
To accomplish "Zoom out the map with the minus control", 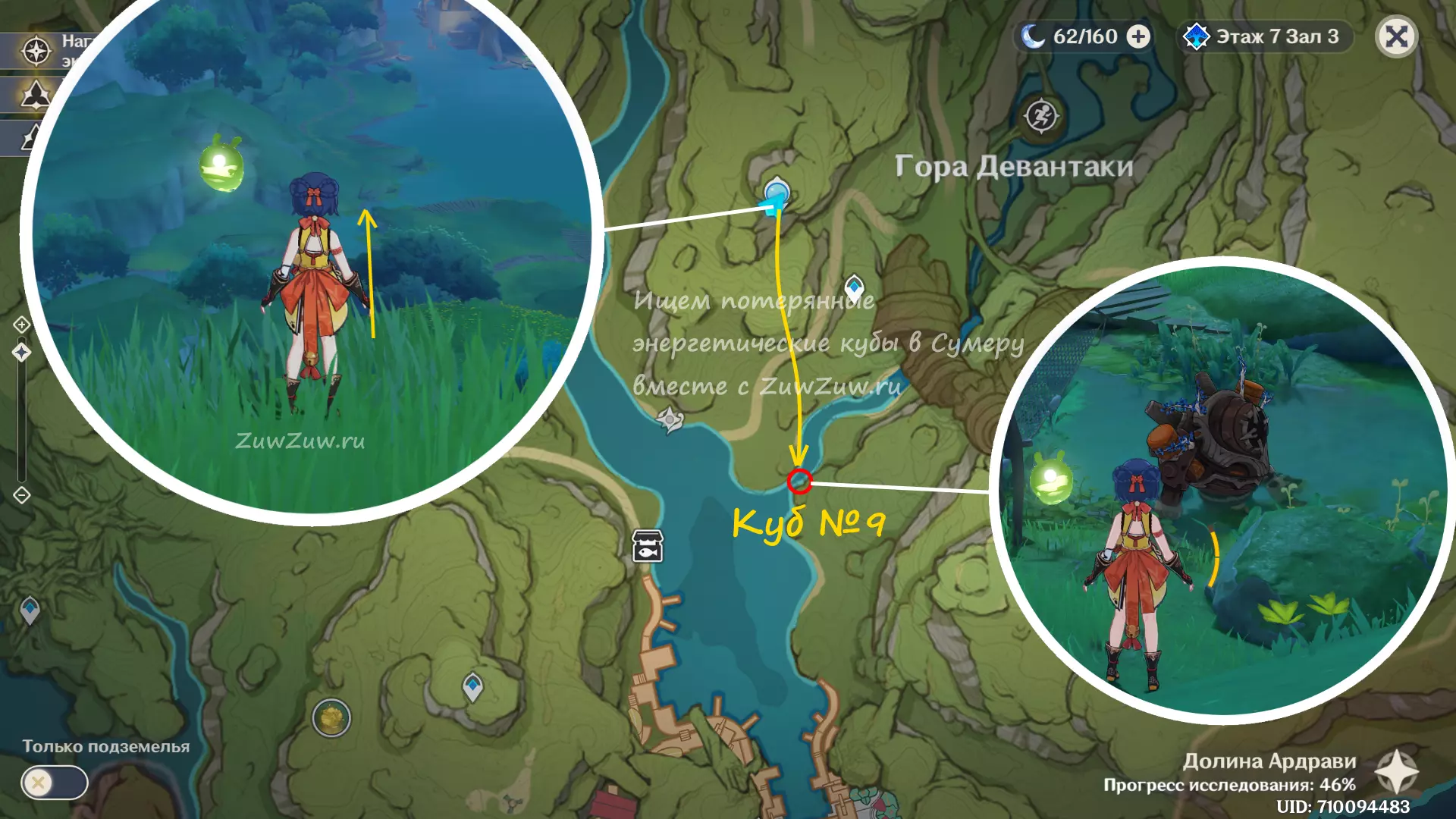I will pyautogui.click(x=21, y=495).
